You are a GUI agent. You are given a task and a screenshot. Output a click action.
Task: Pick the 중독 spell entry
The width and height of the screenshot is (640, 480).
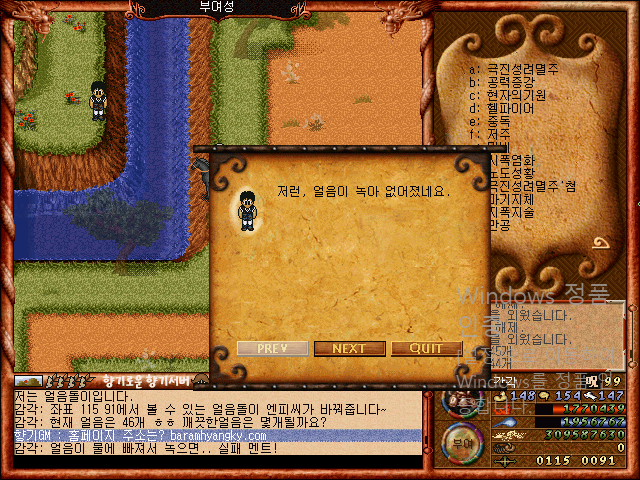coord(497,121)
